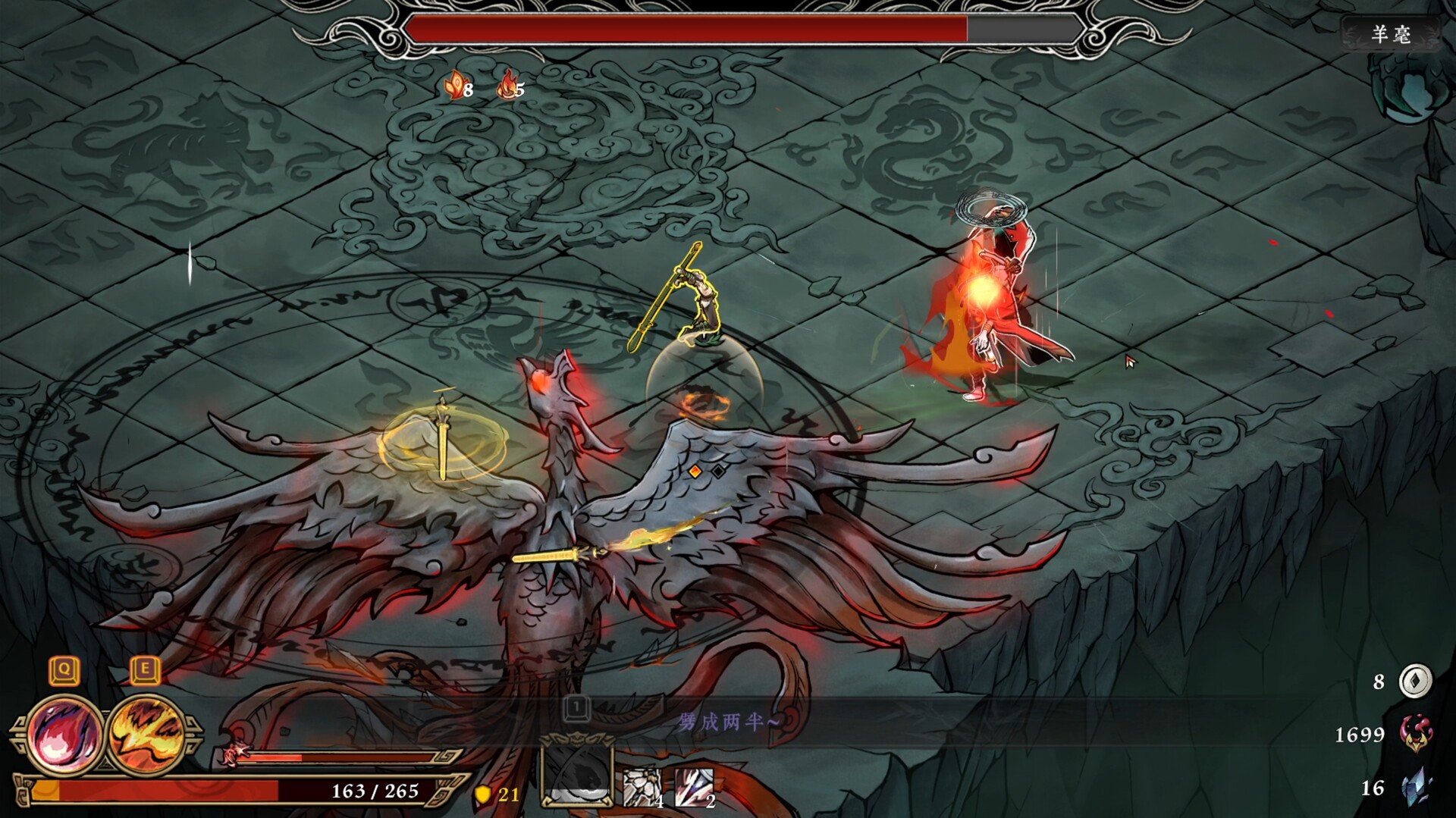Screen dimensions: 1456x818
Task: Click the white coin currency icon showing 8
Action: click(1417, 682)
